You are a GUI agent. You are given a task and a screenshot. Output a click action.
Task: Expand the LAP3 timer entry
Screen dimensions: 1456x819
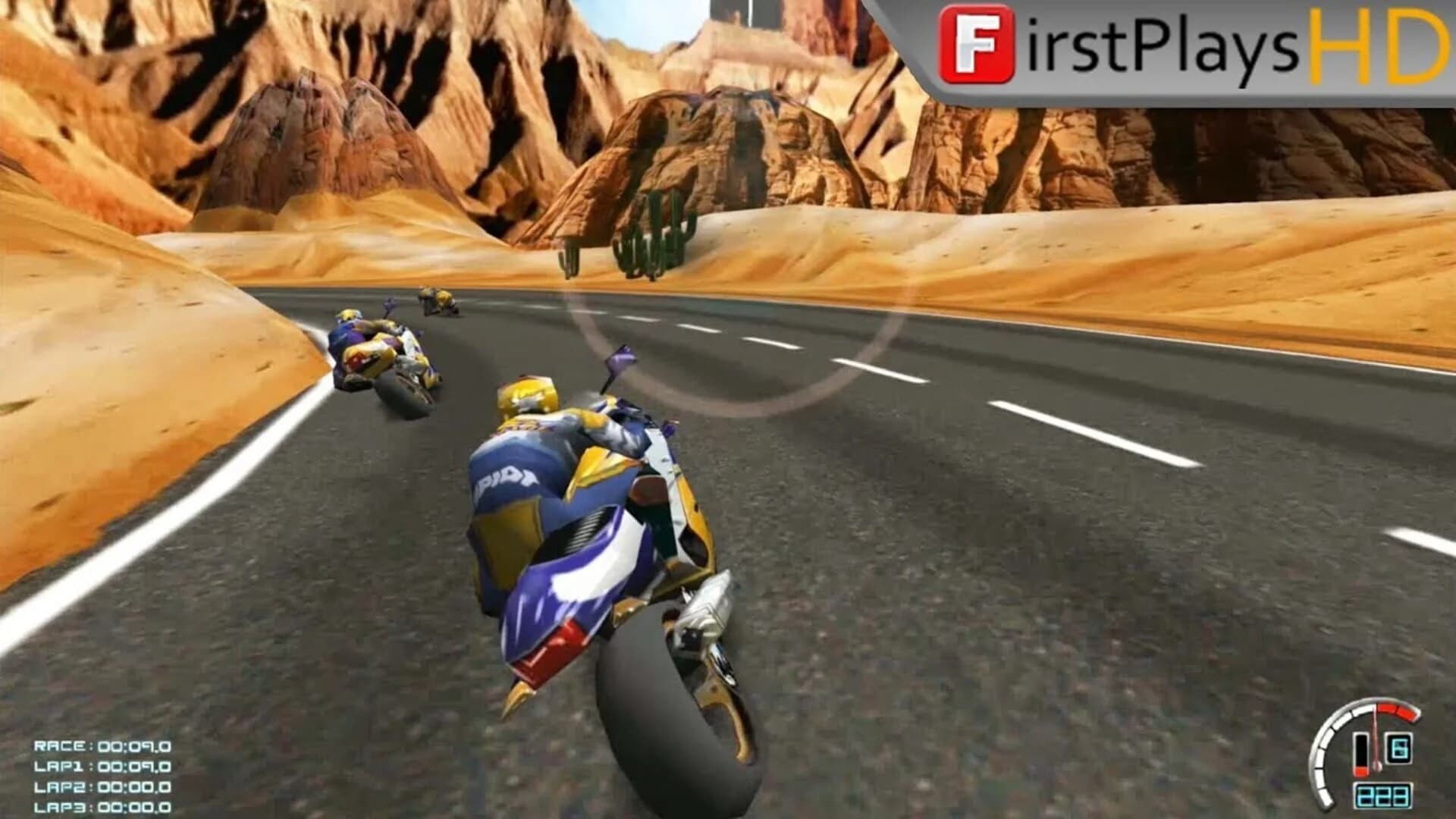102,806
